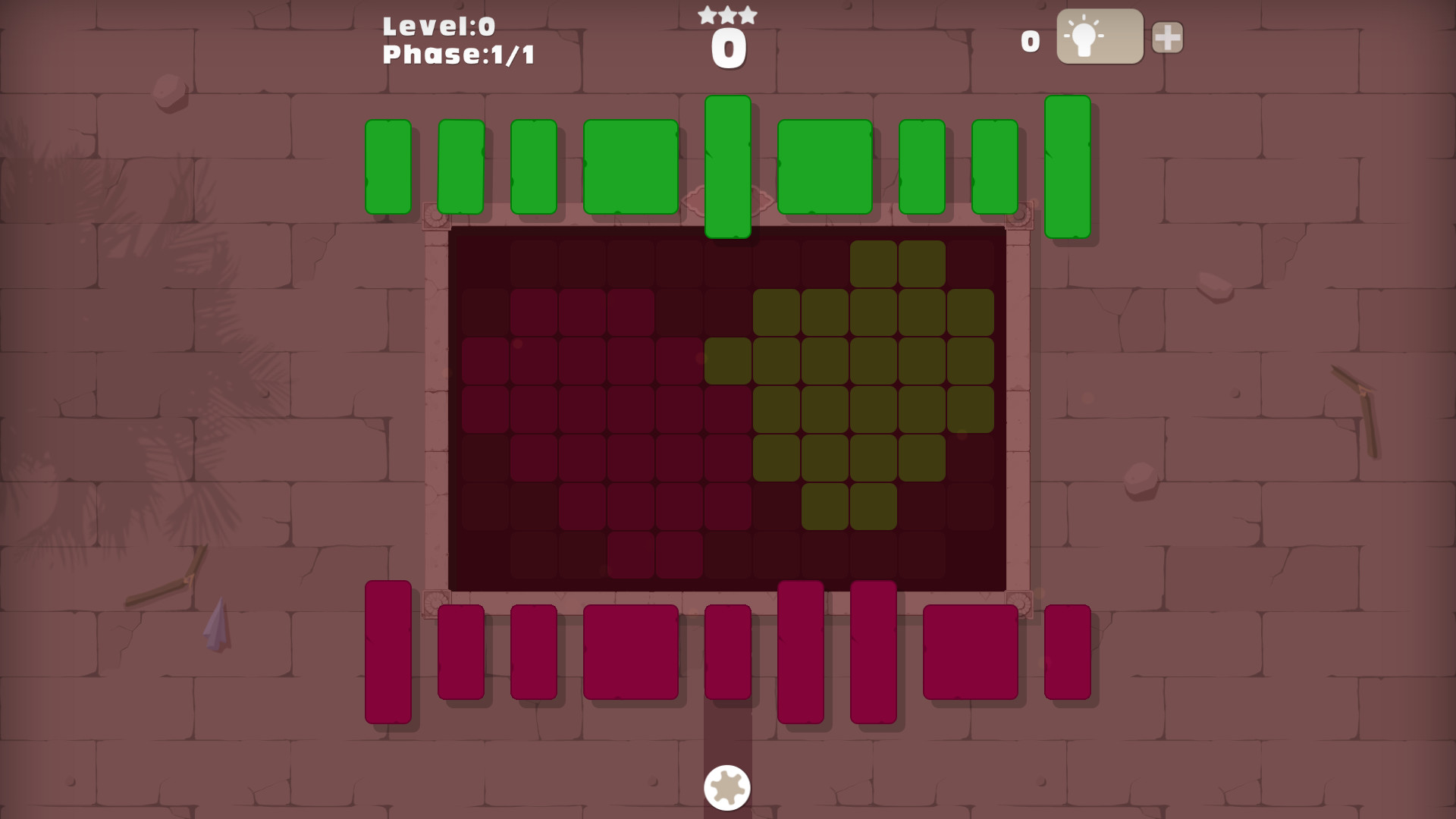Pick the tall pink piece on the bottom left

click(x=388, y=652)
